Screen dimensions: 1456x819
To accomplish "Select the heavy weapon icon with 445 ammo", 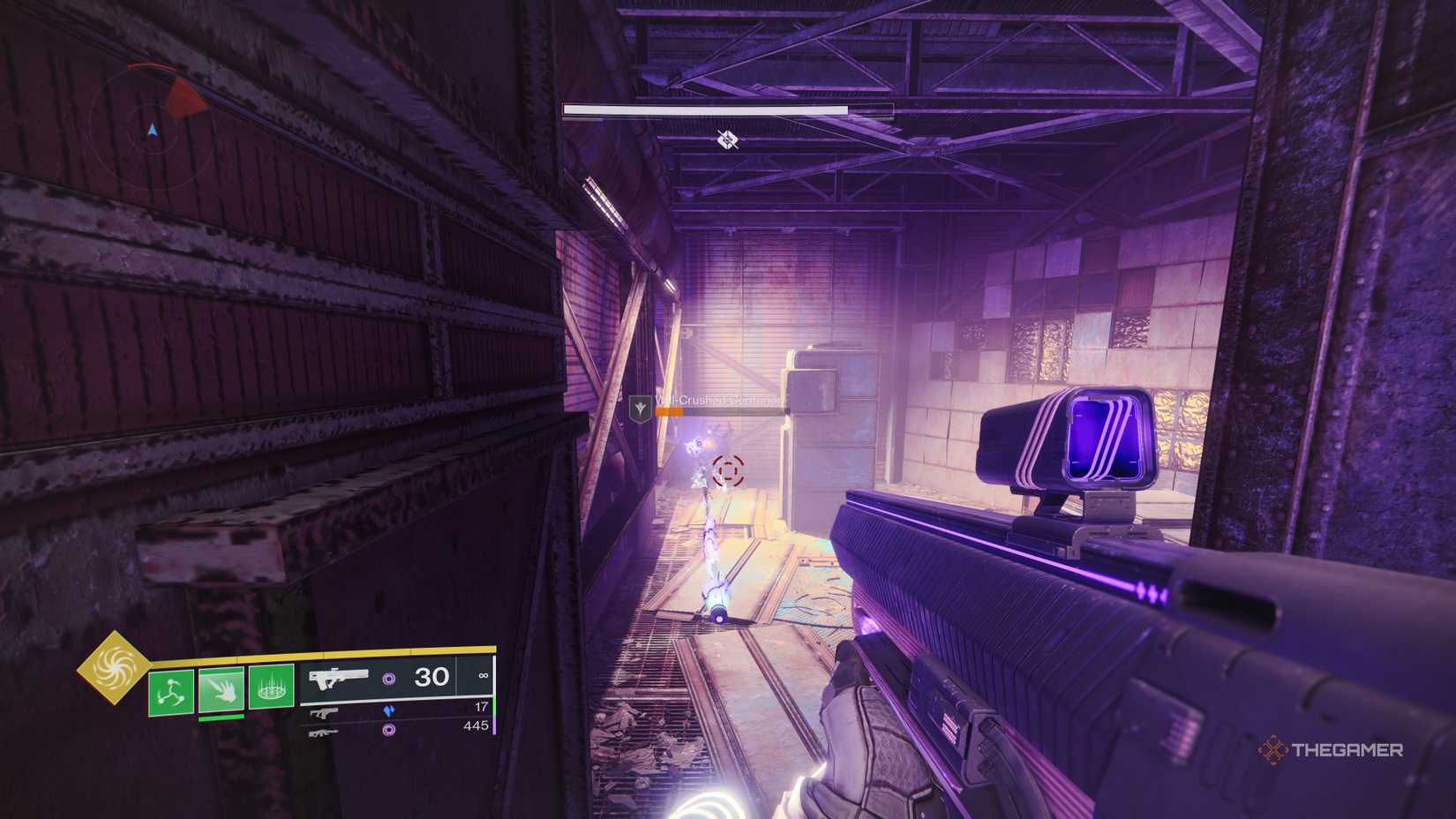I will point(322,733).
